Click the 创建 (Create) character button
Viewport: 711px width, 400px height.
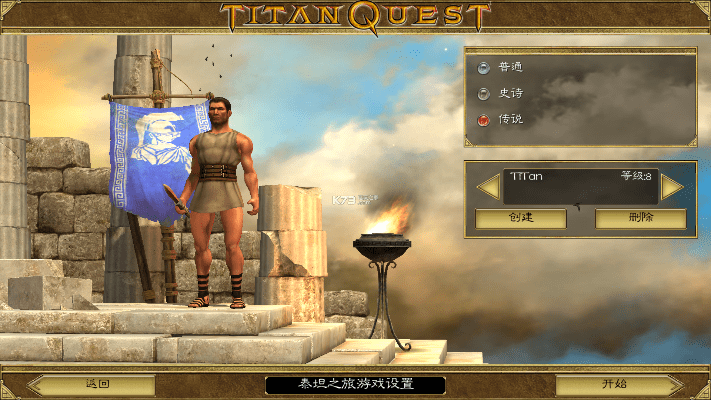tap(520, 218)
